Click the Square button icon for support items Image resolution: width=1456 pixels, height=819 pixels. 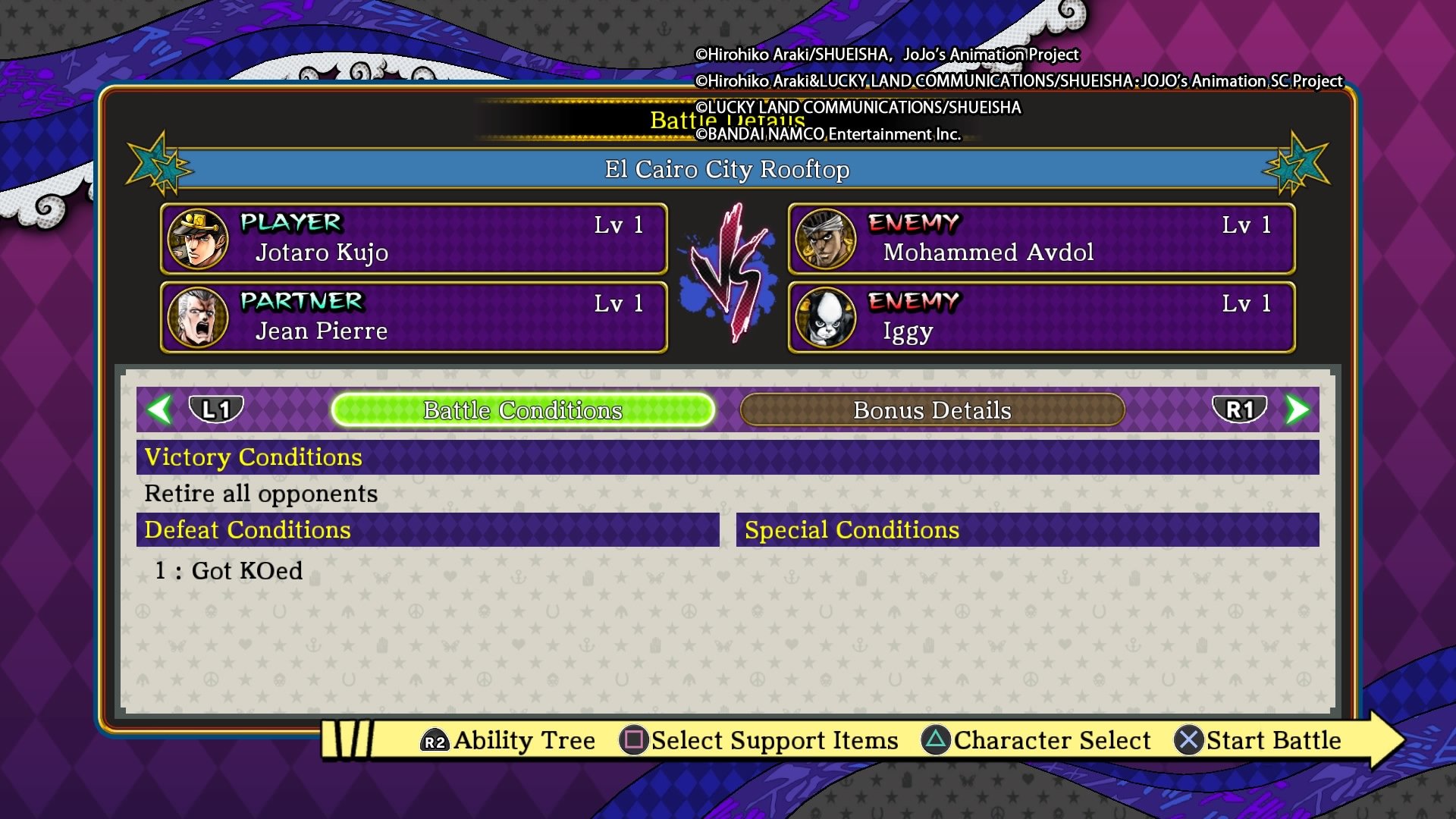[x=634, y=740]
